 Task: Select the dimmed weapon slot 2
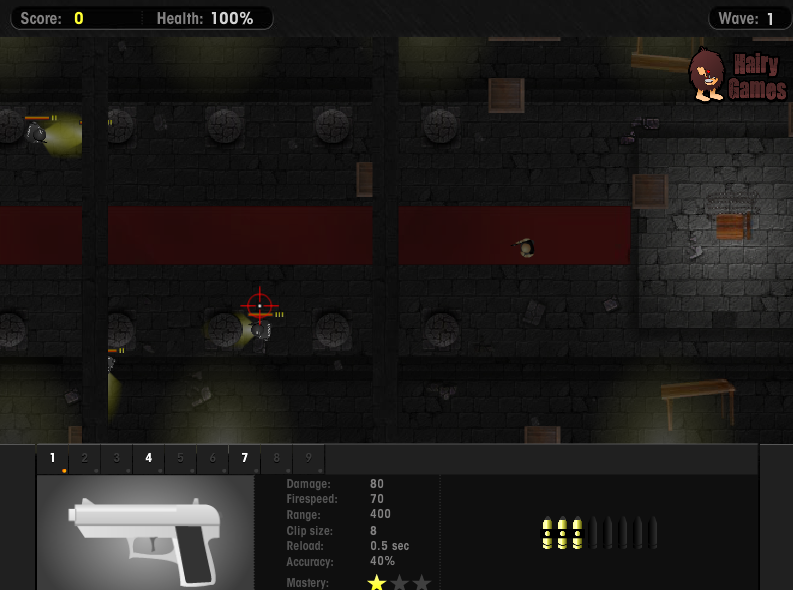85,459
